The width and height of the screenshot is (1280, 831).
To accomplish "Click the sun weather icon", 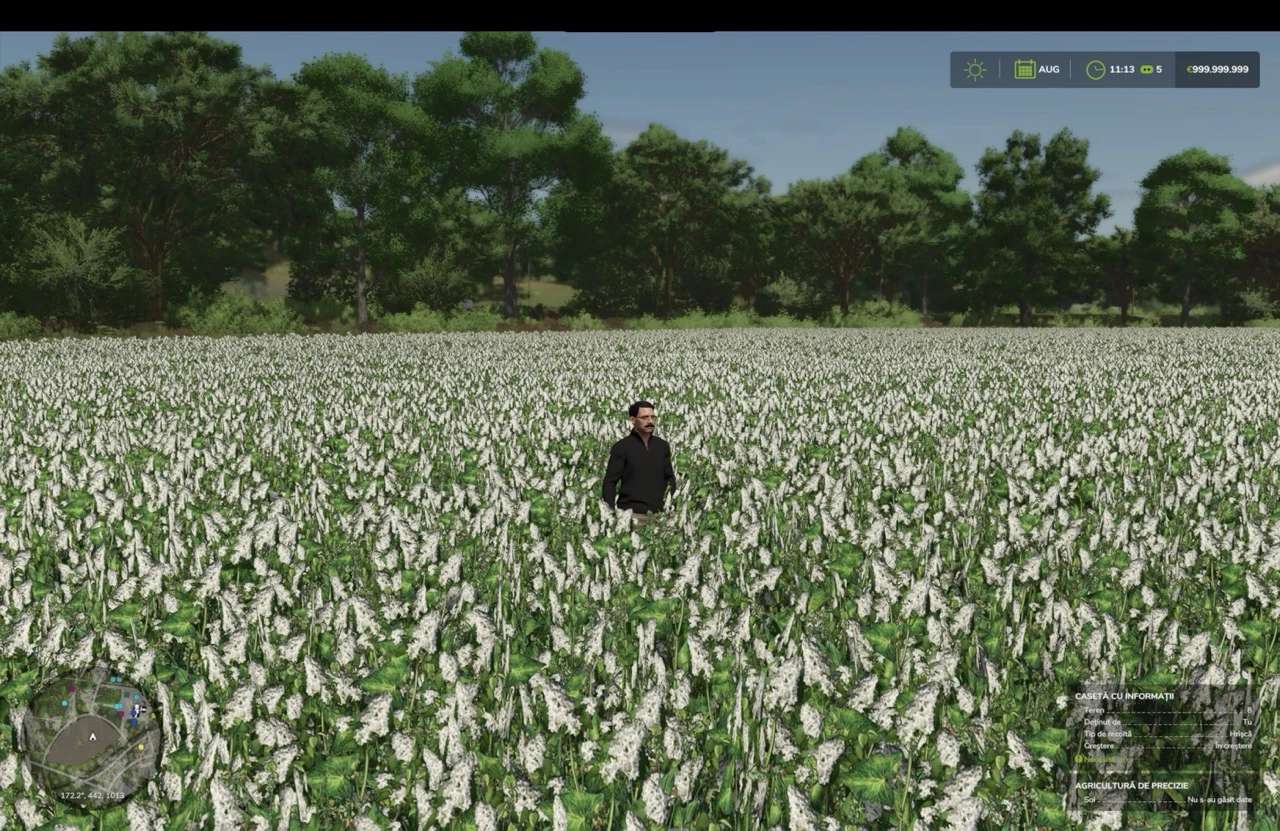I will point(974,70).
